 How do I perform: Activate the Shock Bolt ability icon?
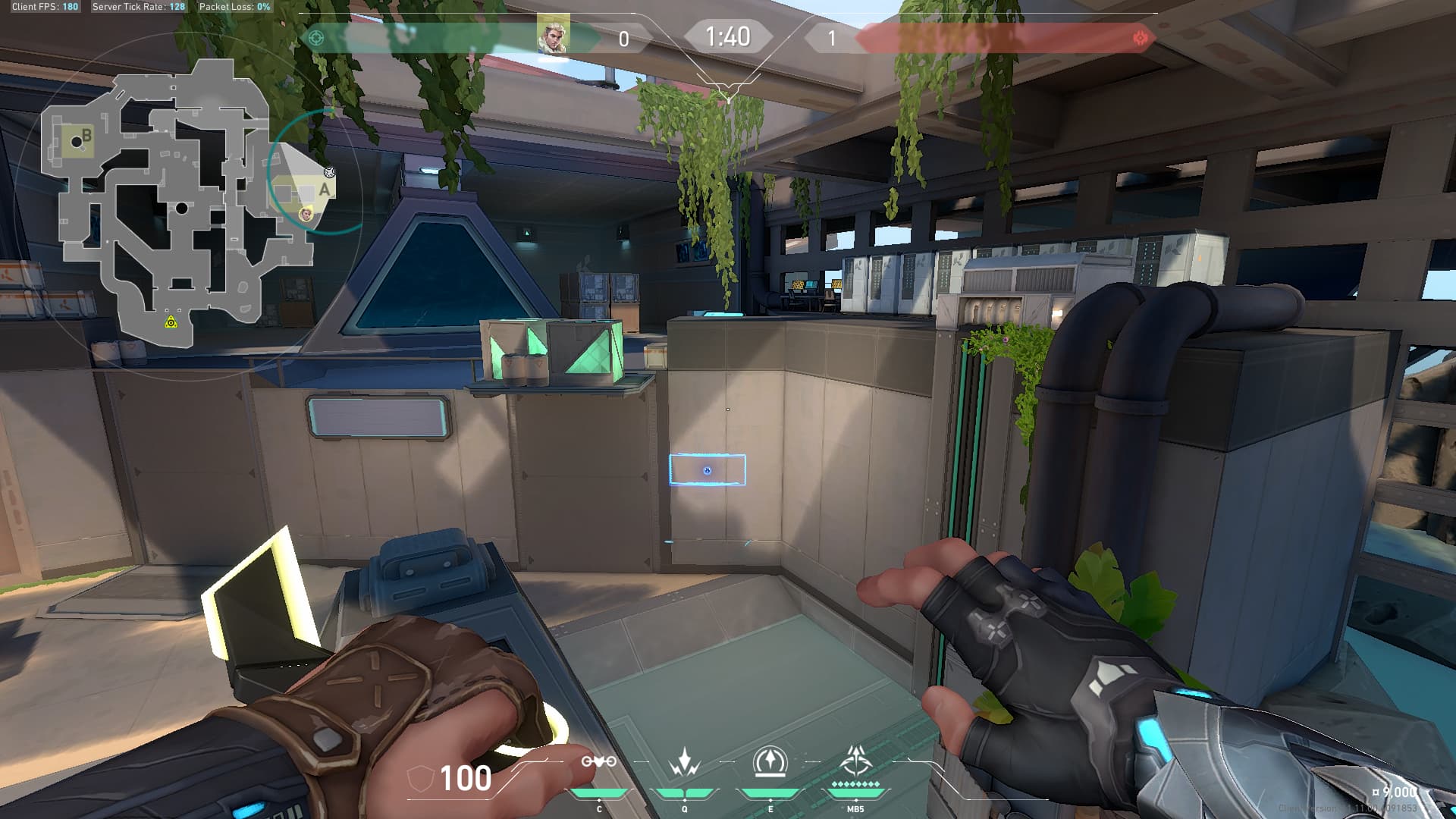coord(684,761)
